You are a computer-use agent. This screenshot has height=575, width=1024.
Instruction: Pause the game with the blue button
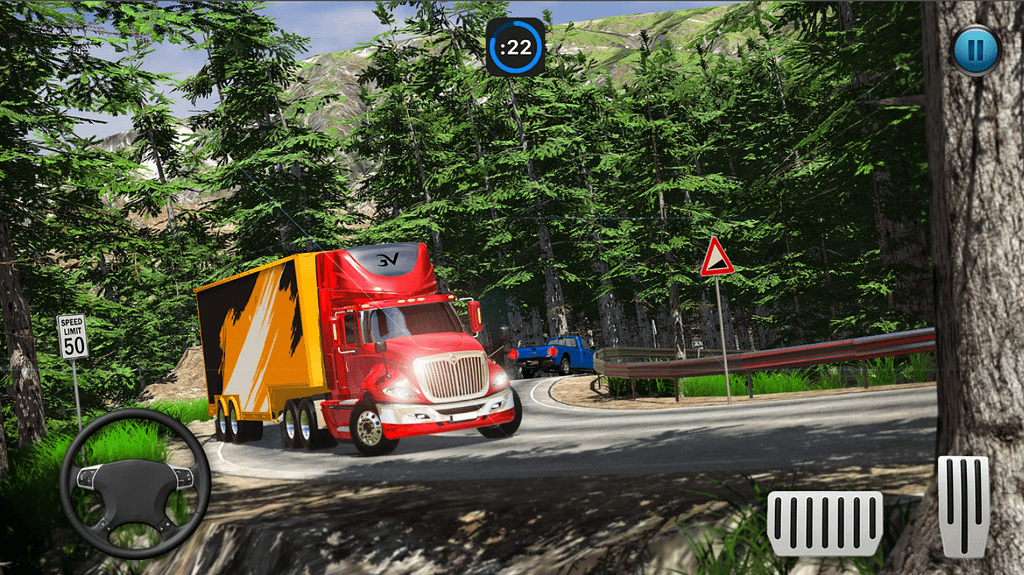(975, 50)
